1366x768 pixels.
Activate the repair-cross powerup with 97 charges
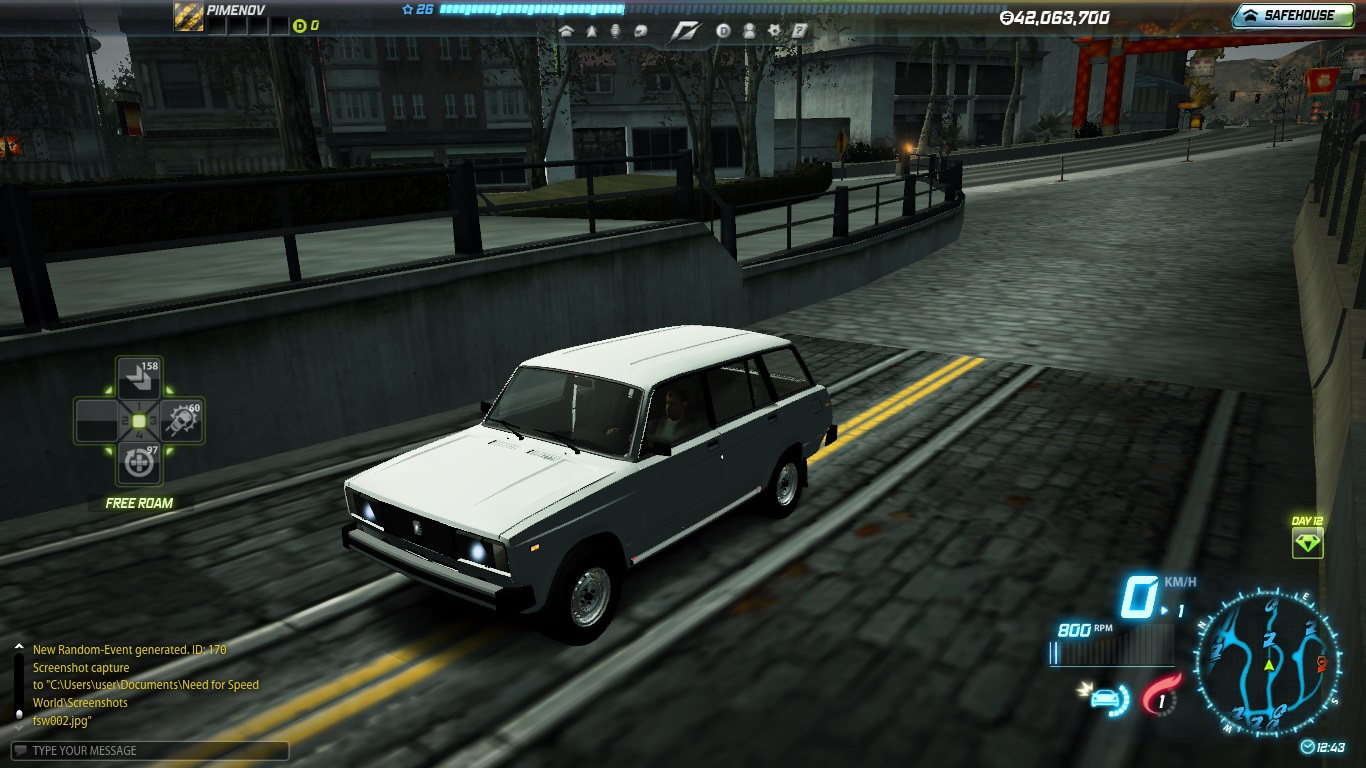click(x=139, y=462)
